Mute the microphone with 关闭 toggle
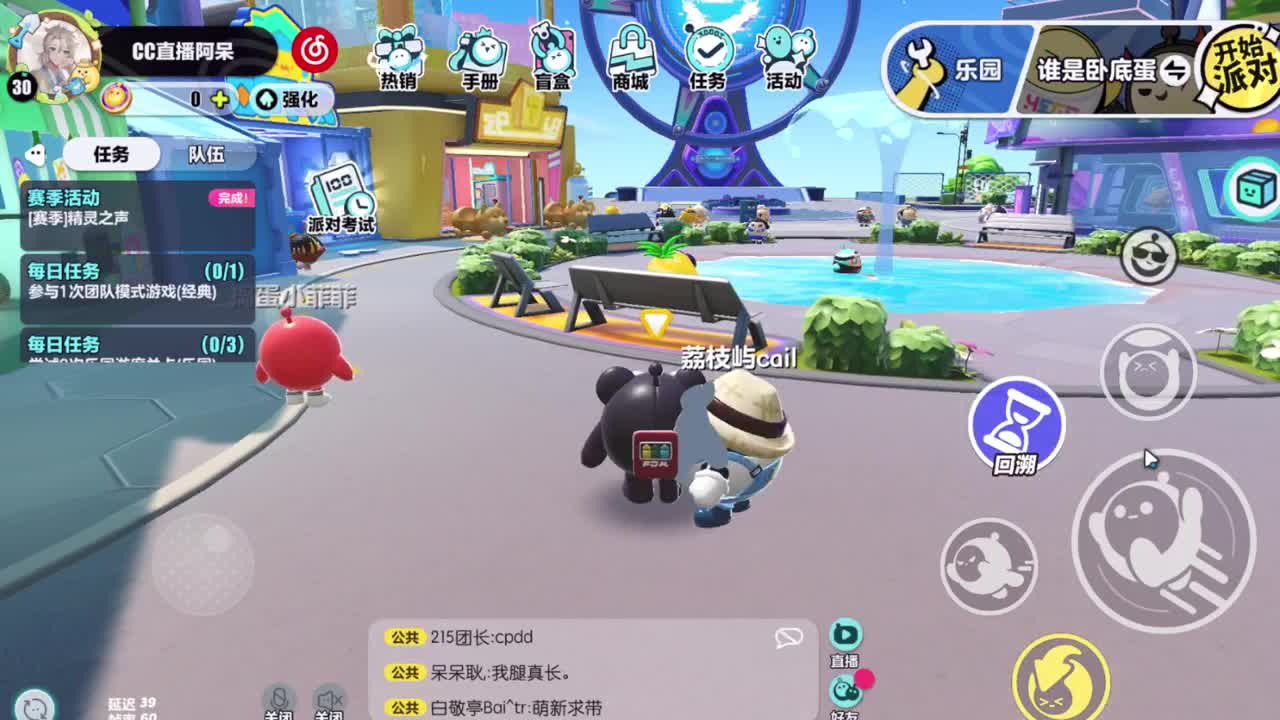The width and height of the screenshot is (1280, 720). click(281, 700)
